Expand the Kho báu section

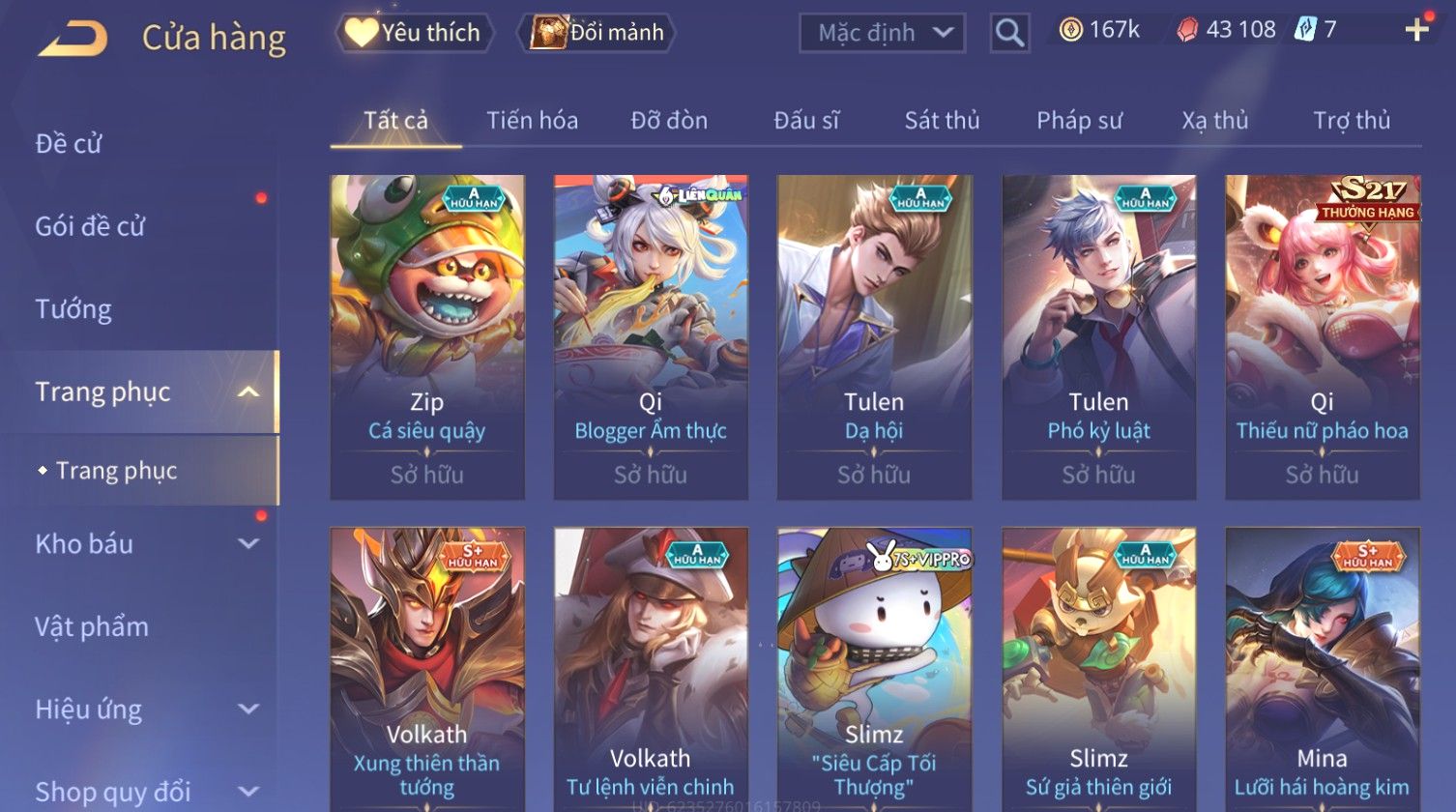tap(145, 544)
